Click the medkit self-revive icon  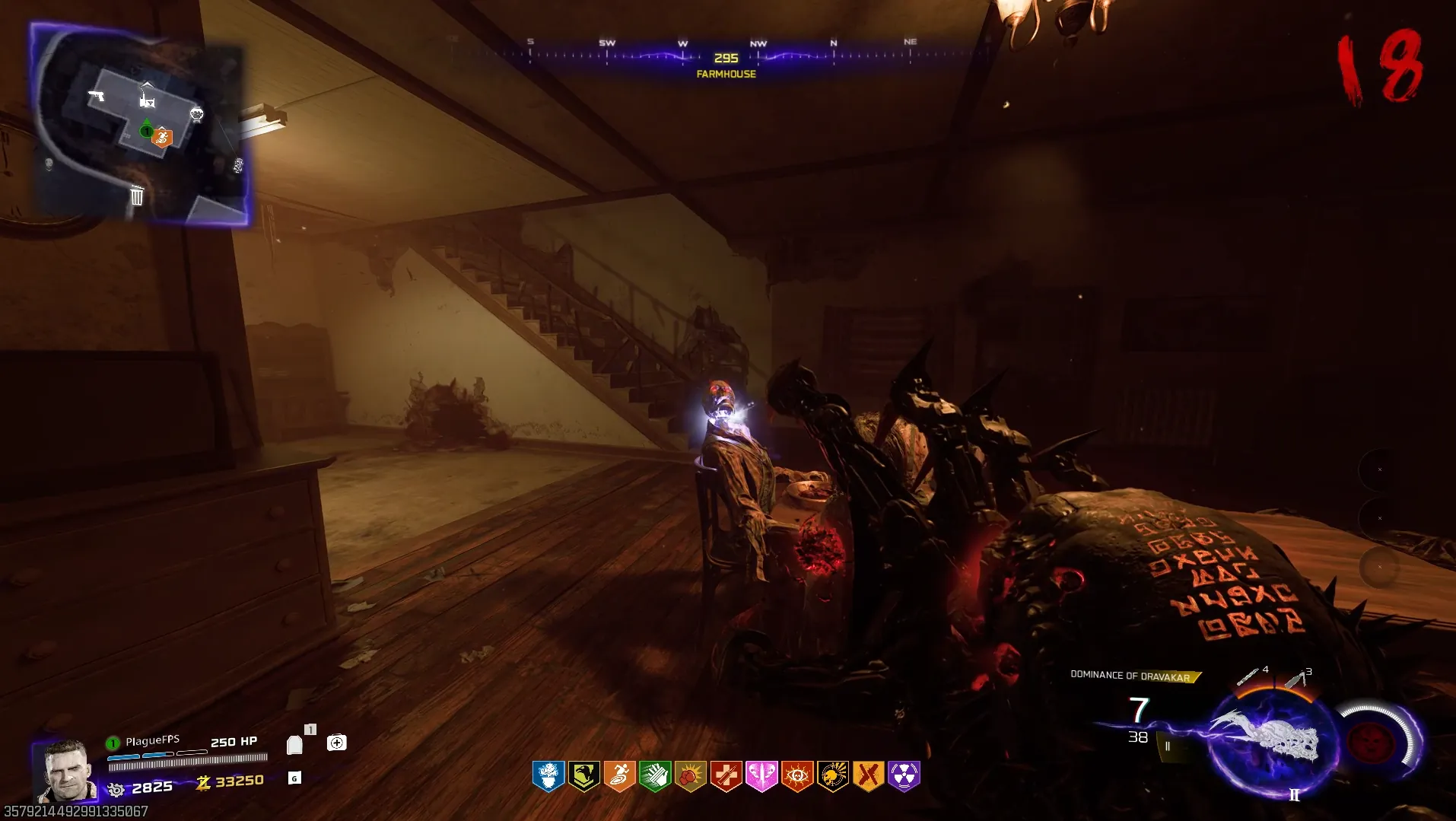[336, 743]
